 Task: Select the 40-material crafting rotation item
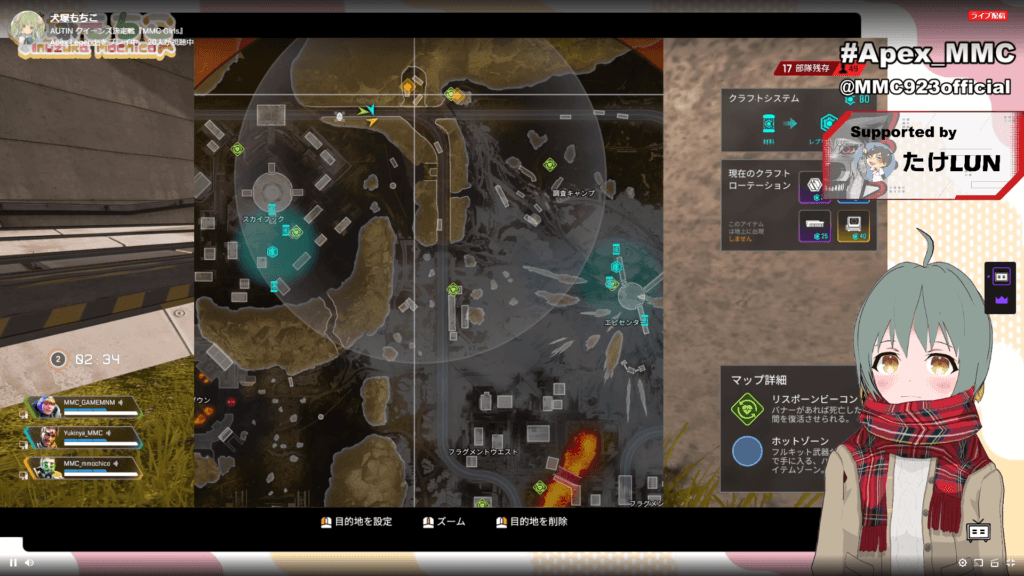854,225
